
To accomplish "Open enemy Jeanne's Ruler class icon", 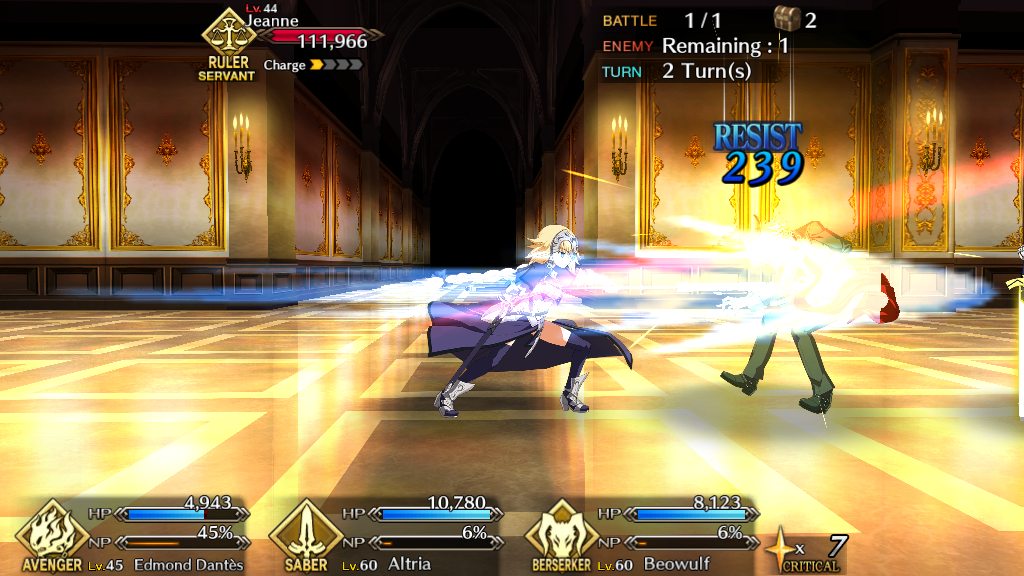I will (227, 38).
